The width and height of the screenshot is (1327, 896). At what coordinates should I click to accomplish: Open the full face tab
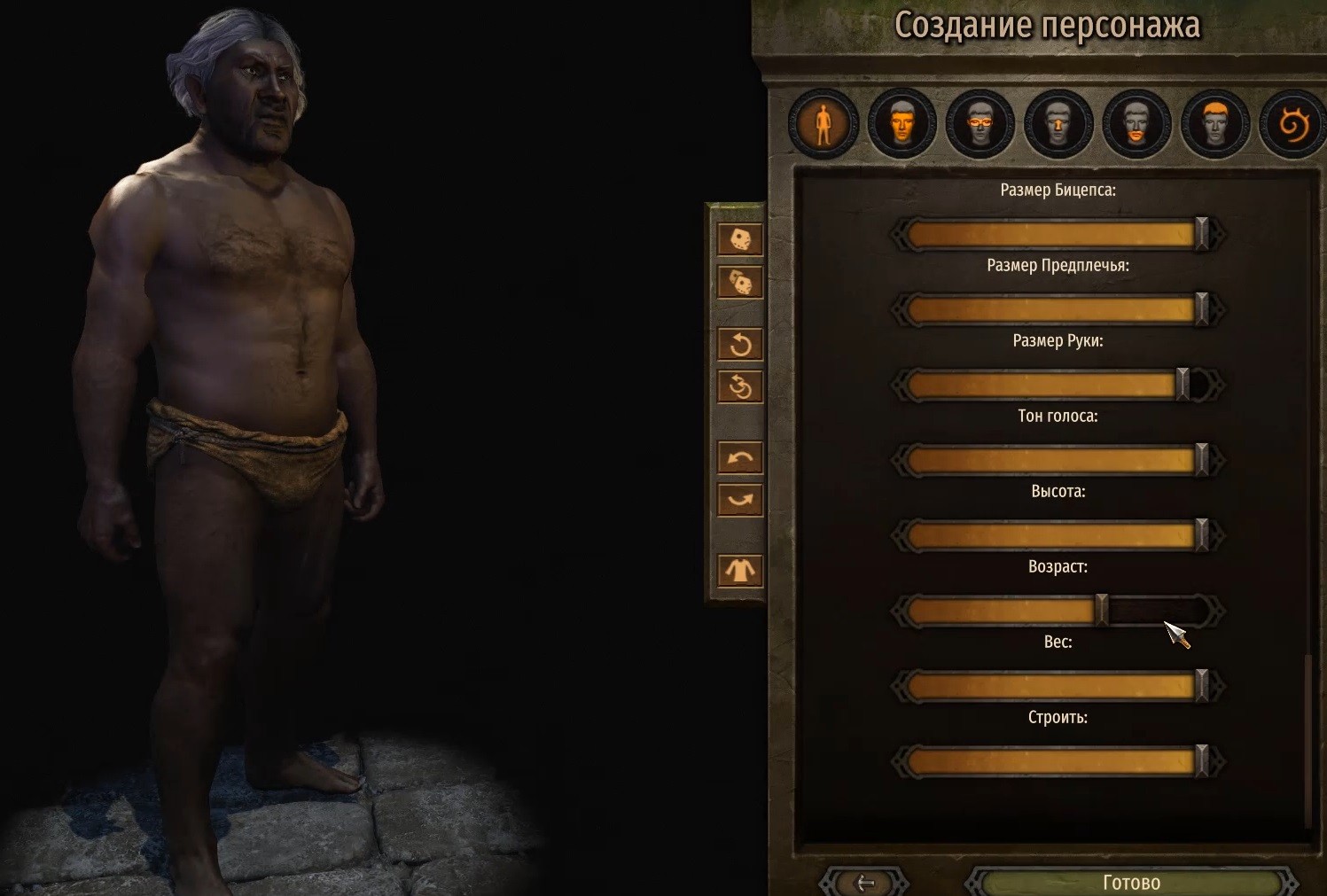902,125
